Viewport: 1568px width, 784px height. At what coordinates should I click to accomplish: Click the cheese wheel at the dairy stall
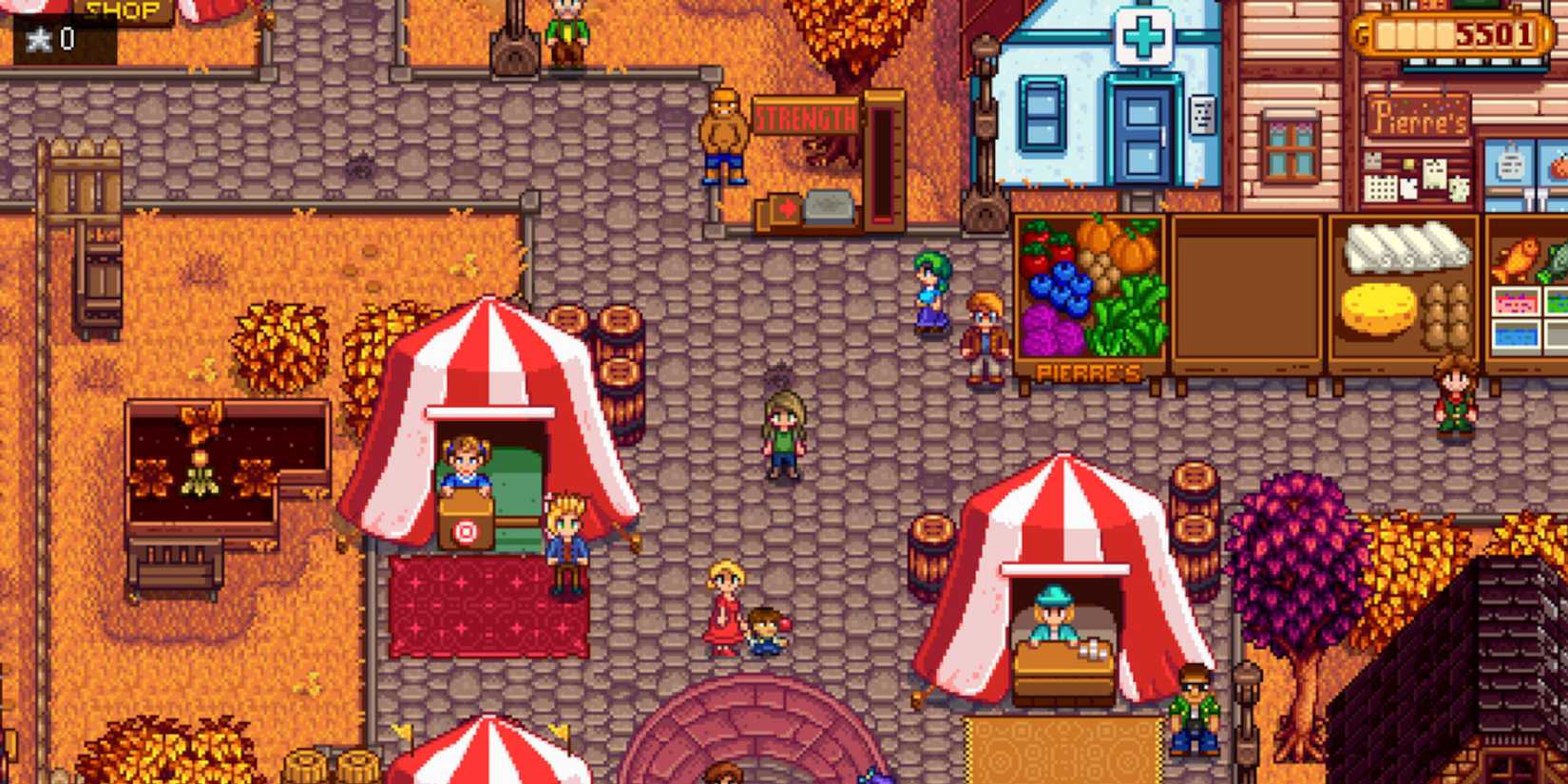(1378, 311)
